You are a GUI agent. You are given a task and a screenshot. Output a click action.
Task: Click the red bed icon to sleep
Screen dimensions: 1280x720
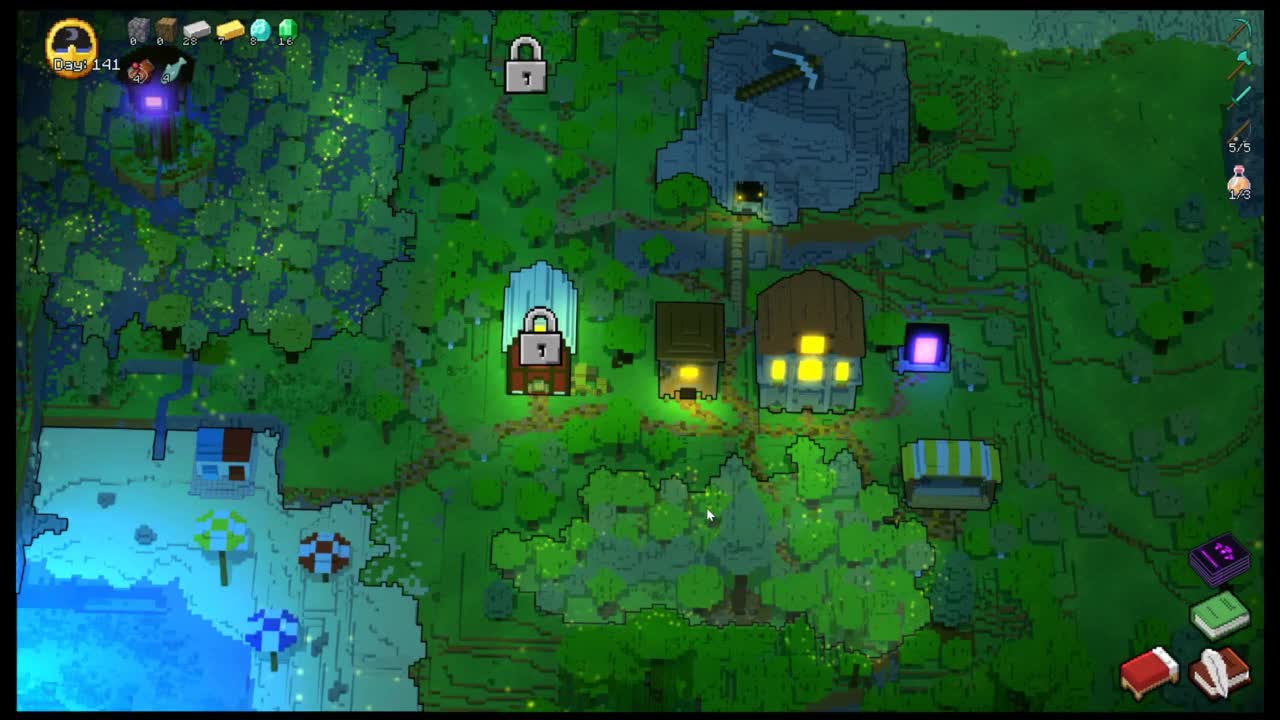[x=1149, y=672]
